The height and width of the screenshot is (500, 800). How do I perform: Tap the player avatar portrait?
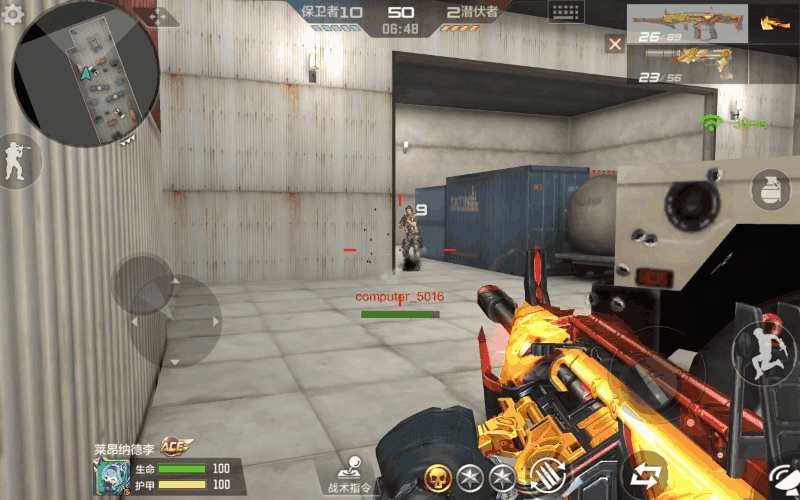coord(109,476)
